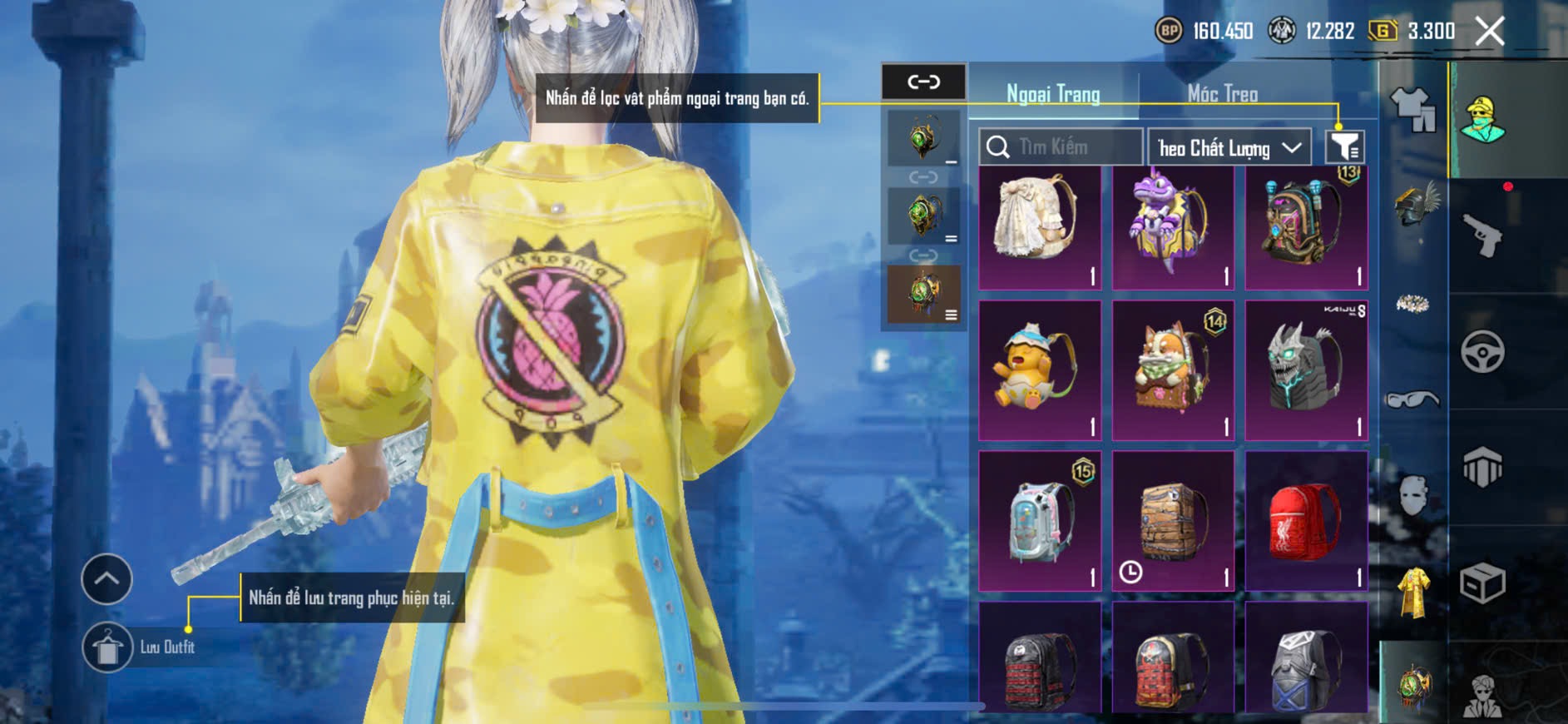Screen dimensions: 1568x724
Task: Toggle the chain-link button above backpack levels
Action: [x=923, y=82]
